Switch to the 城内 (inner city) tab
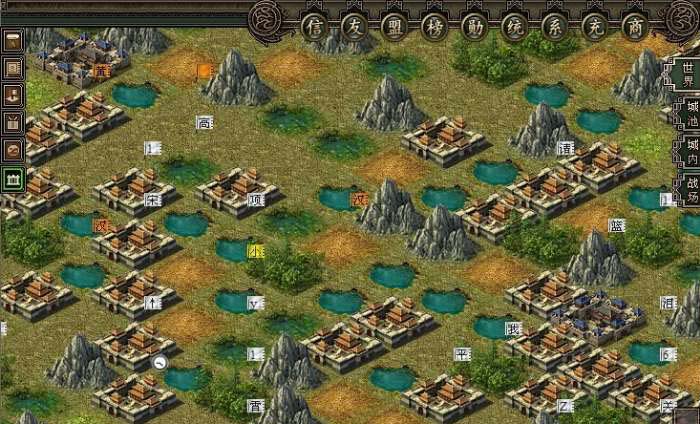Image resolution: width=700 pixels, height=424 pixels. coord(690,148)
